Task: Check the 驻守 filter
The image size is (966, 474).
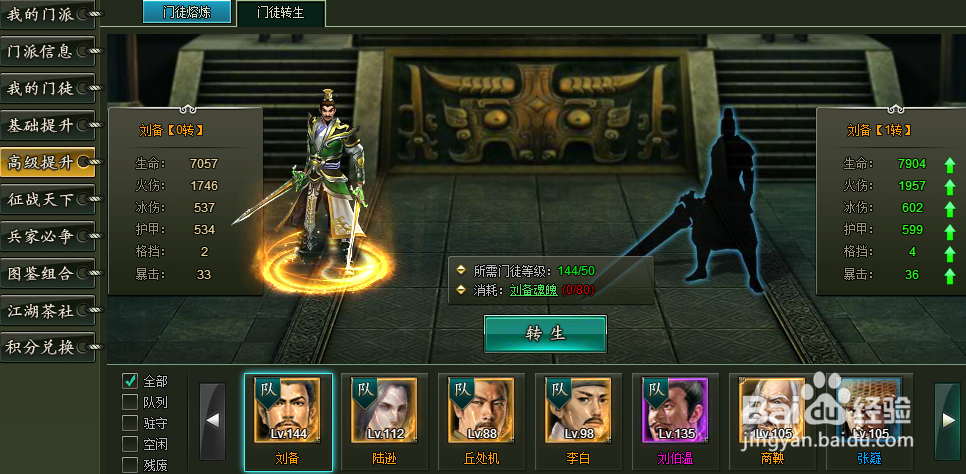Action: (x=130, y=423)
